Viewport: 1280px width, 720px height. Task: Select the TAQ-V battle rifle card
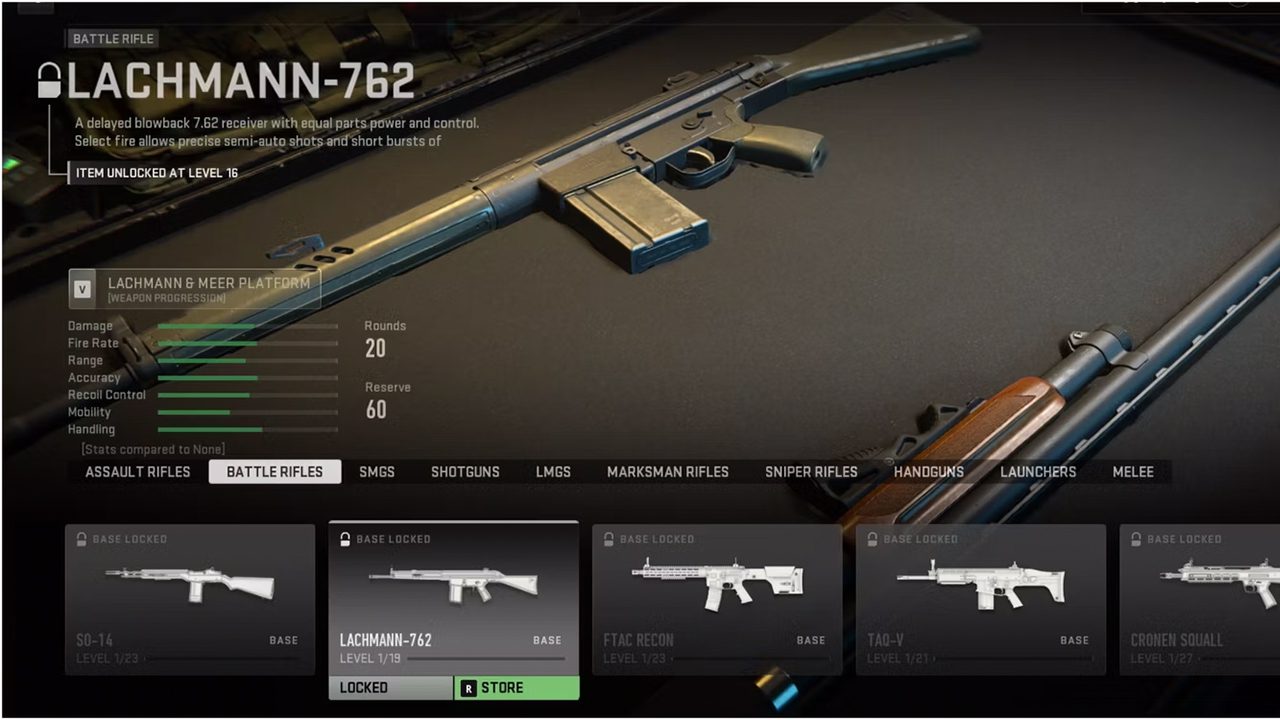981,599
